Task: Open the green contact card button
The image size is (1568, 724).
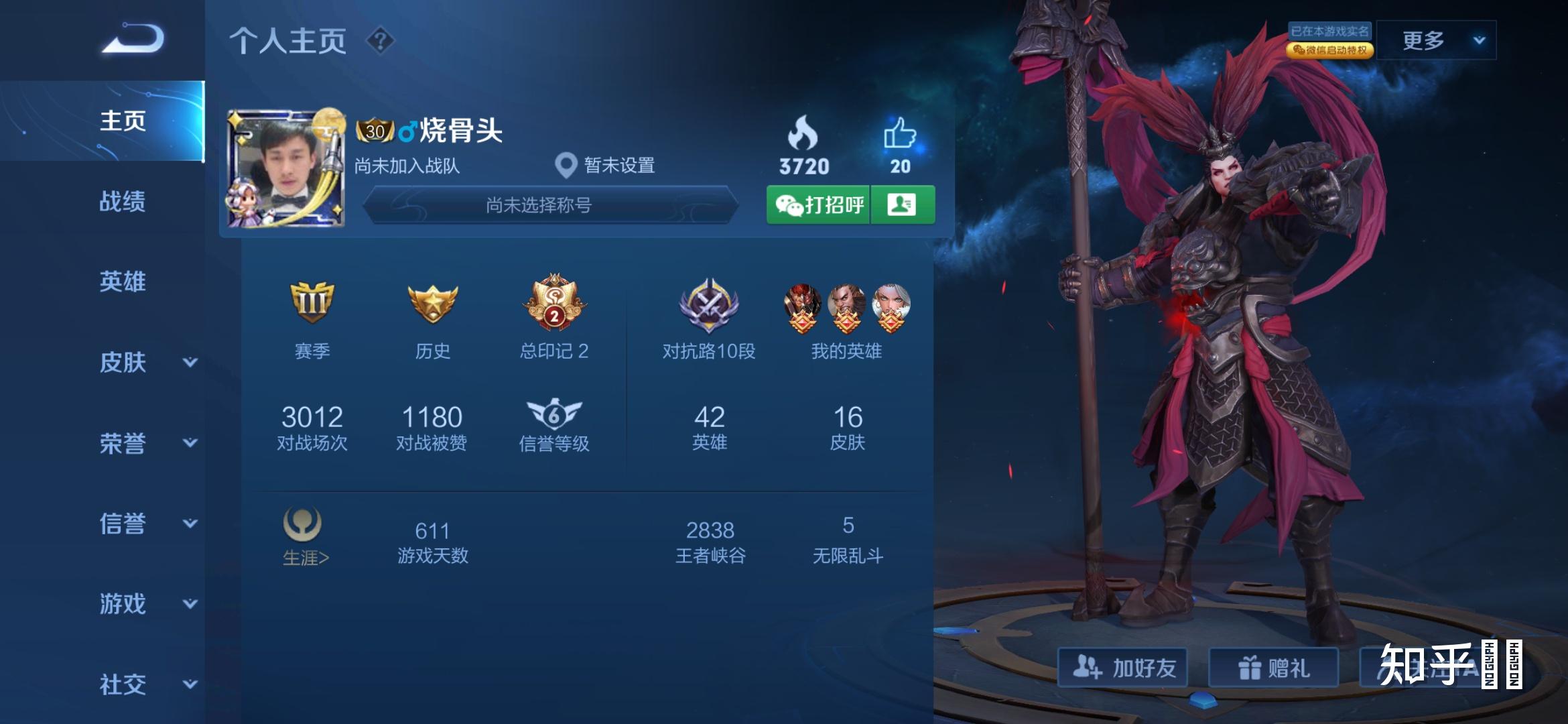Action: point(902,204)
